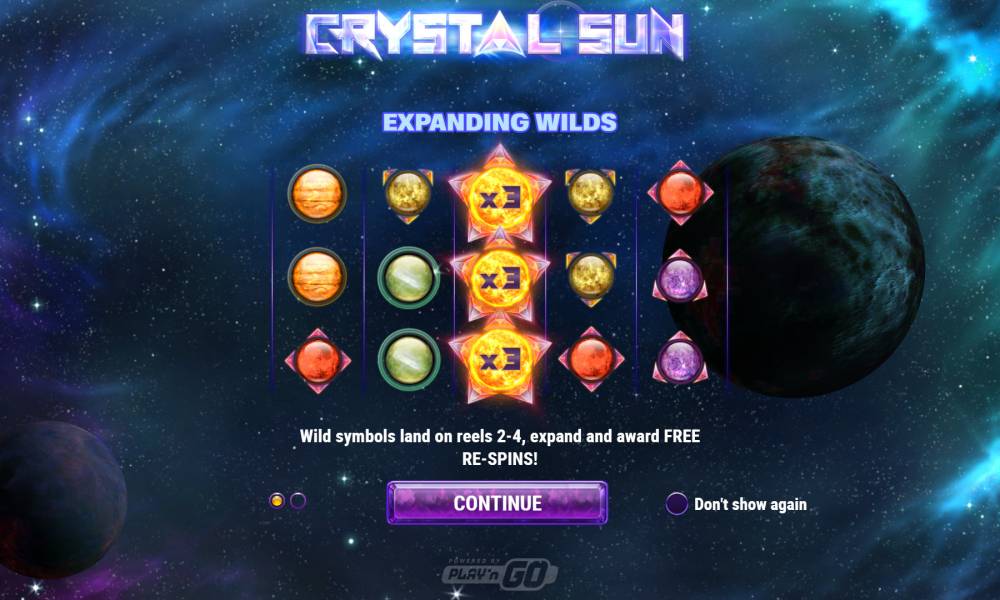This screenshot has width=1000, height=600.
Task: Click the purple CONTINUE button
Action: [x=497, y=503]
